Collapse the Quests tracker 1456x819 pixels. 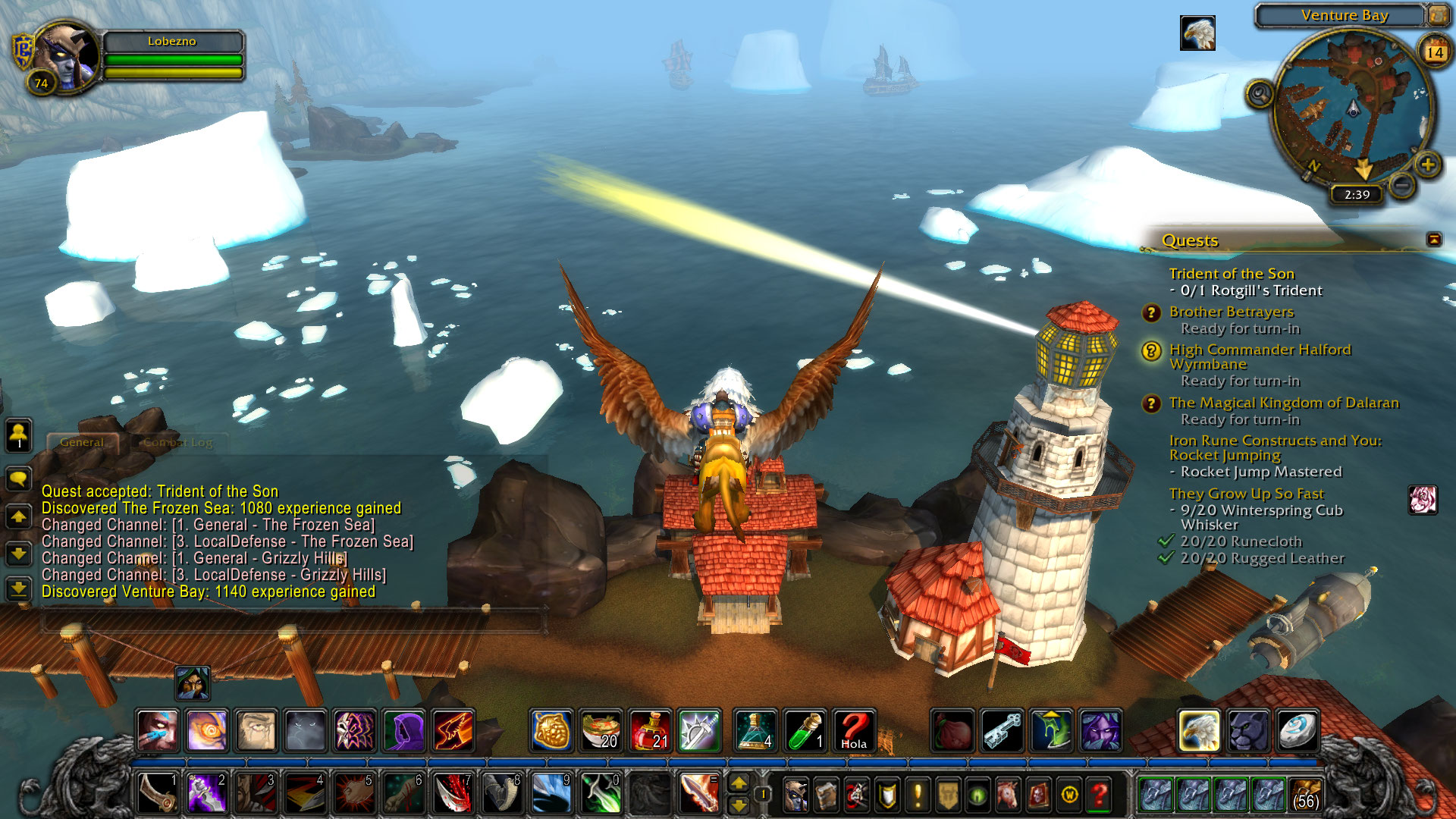(1434, 240)
